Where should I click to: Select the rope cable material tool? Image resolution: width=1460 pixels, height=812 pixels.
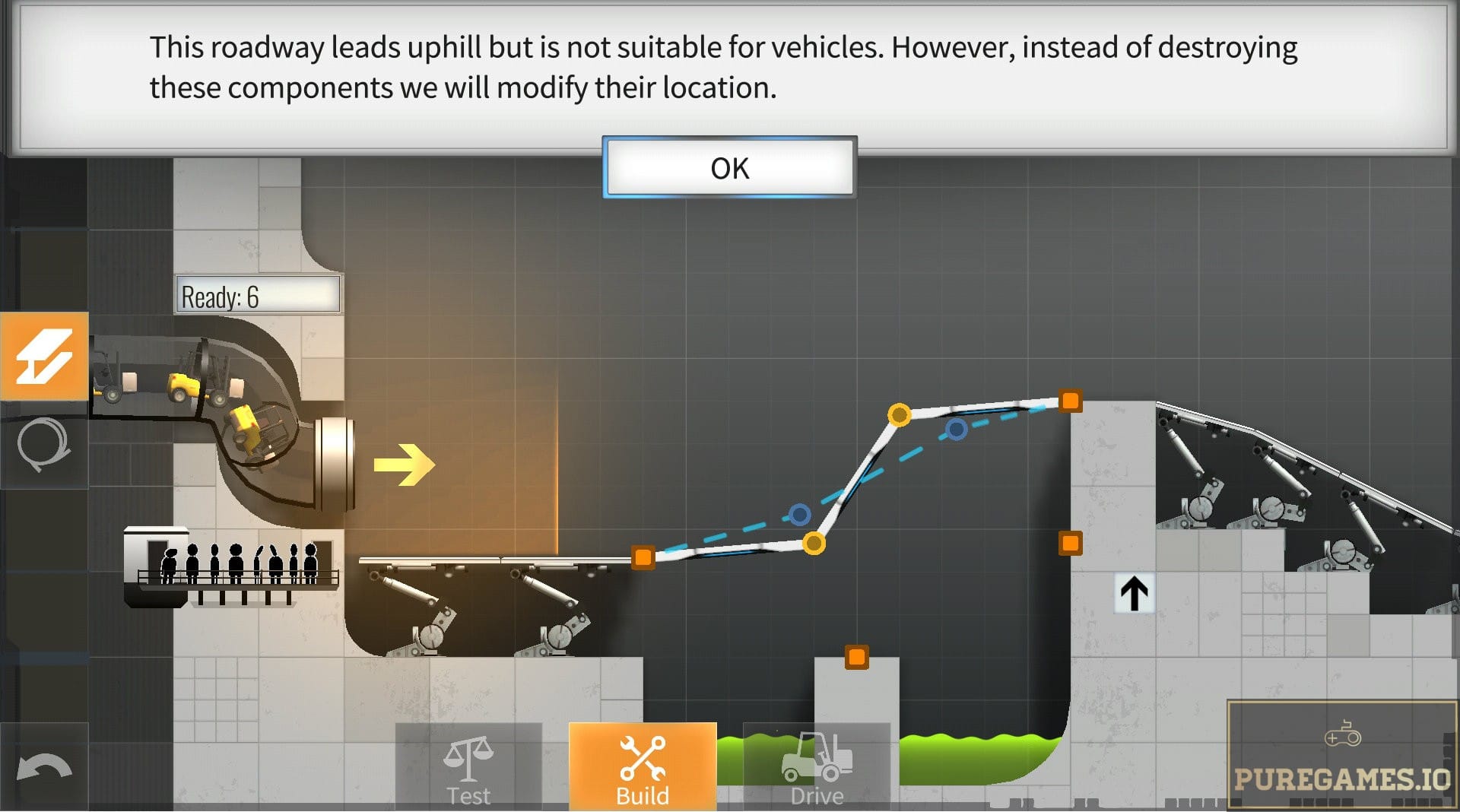pyautogui.click(x=44, y=445)
